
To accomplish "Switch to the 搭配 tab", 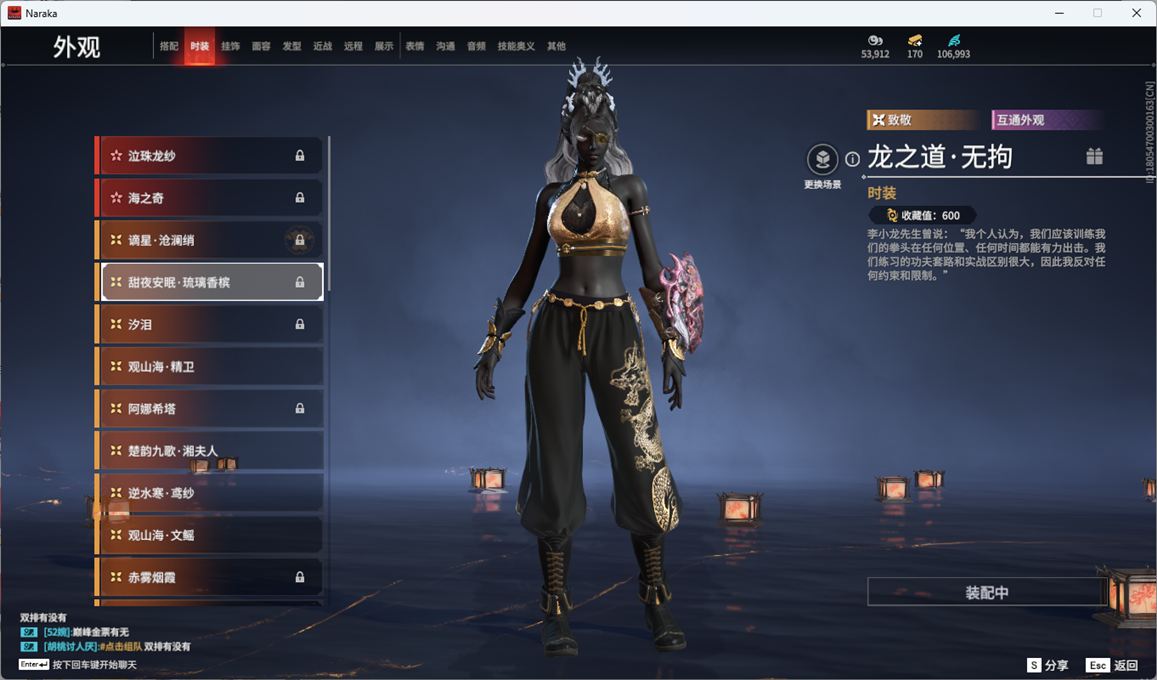I will pos(169,46).
